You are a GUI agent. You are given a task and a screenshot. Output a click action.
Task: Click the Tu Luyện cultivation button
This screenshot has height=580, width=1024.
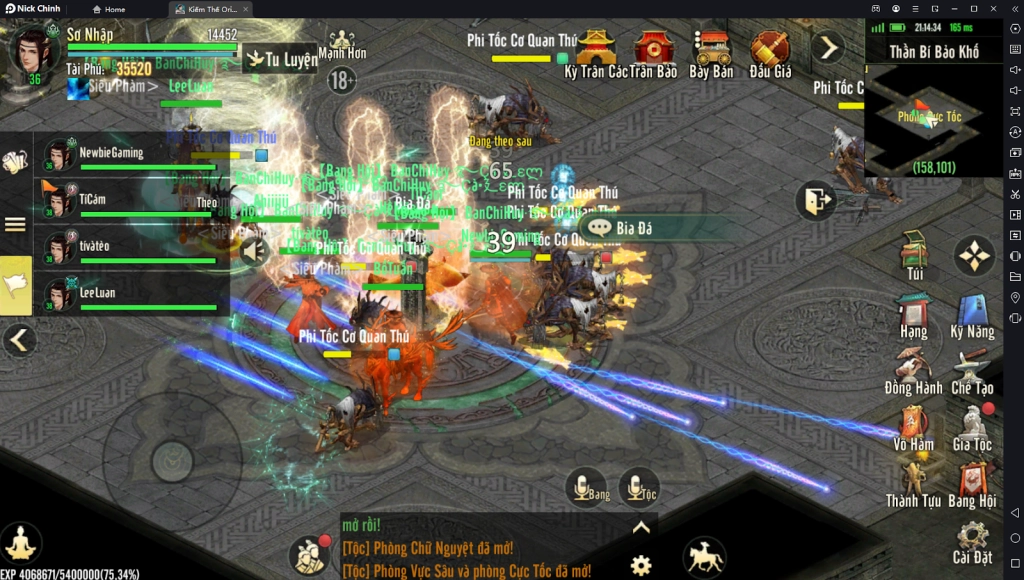tap(281, 59)
